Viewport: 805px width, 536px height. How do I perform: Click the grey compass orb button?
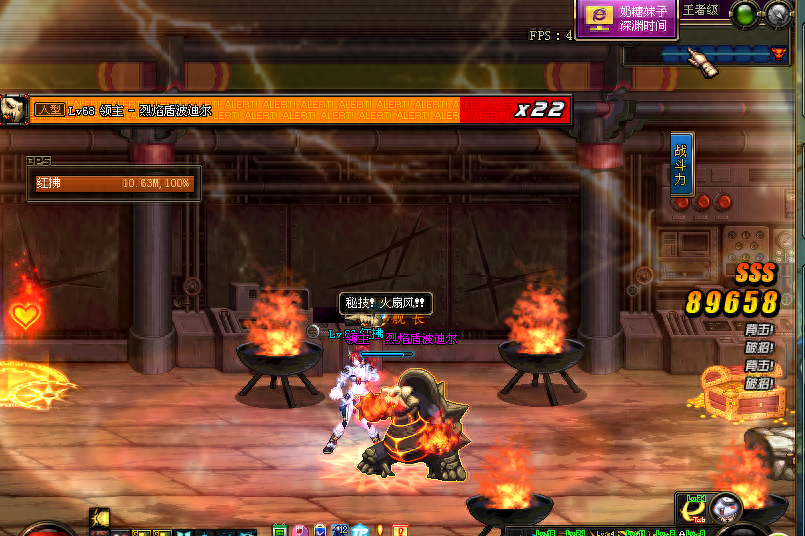click(x=778, y=14)
